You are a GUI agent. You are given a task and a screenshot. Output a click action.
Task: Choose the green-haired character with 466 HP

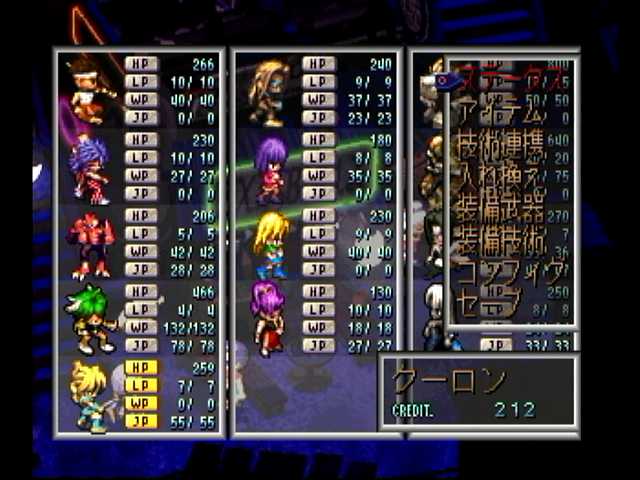click(x=90, y=320)
